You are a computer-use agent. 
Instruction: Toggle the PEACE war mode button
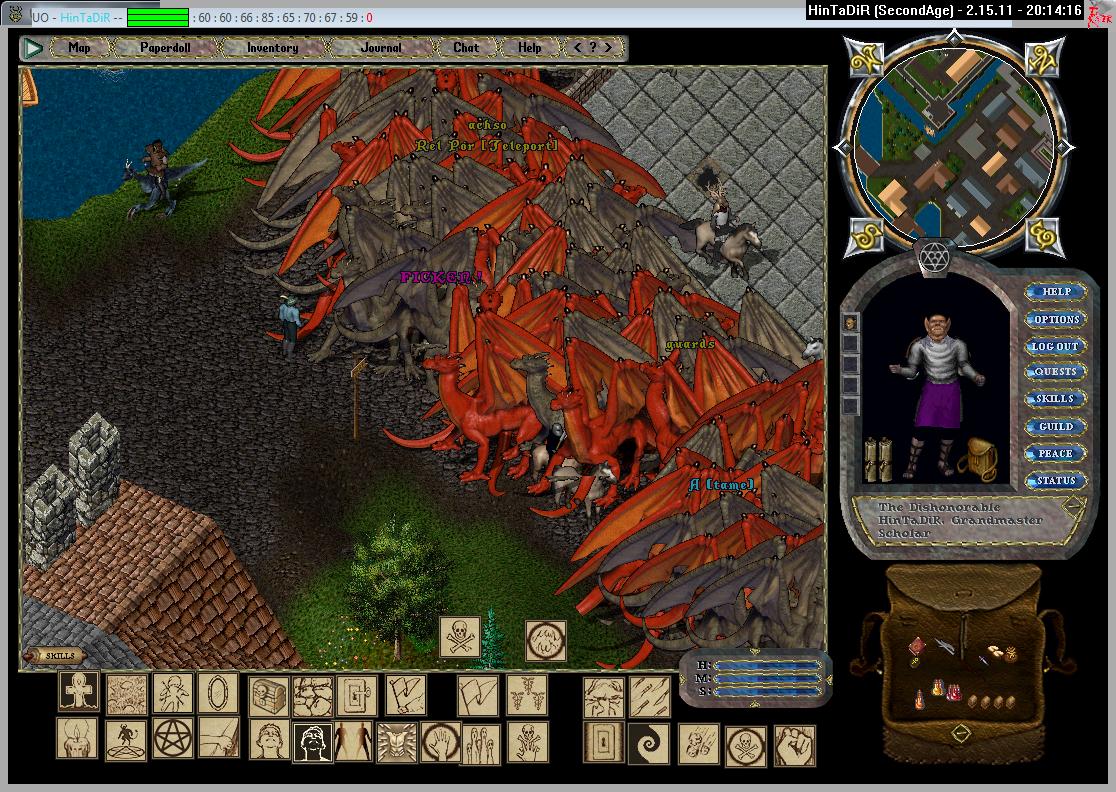(1056, 453)
